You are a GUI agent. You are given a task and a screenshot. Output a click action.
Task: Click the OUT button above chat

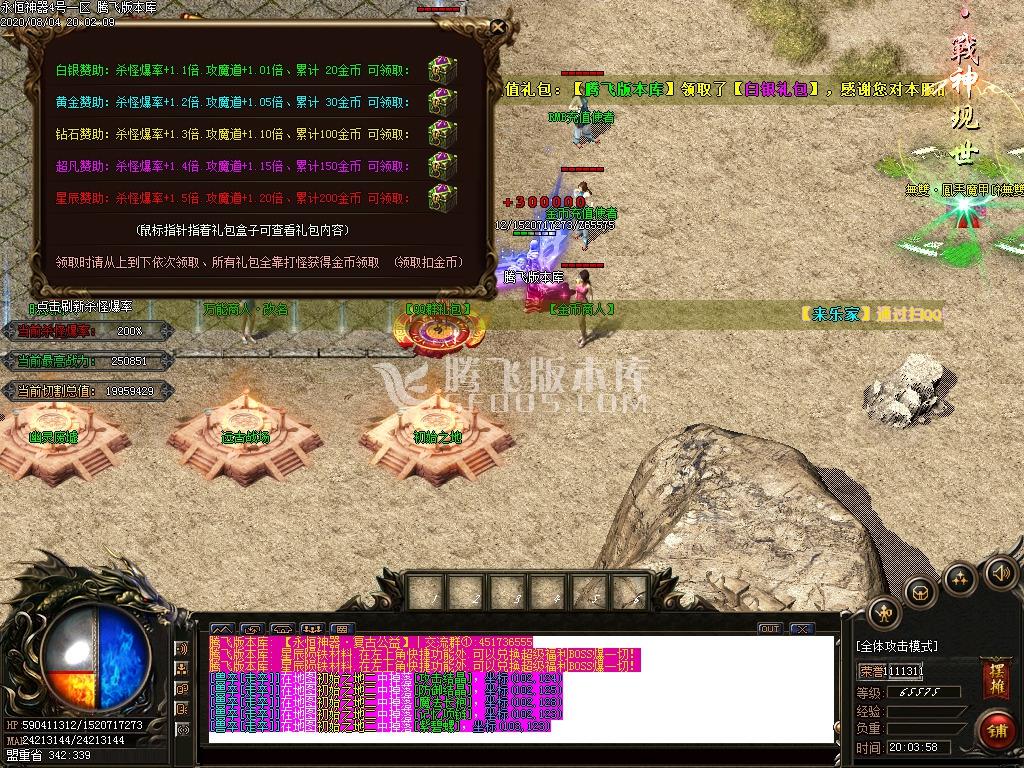(769, 629)
